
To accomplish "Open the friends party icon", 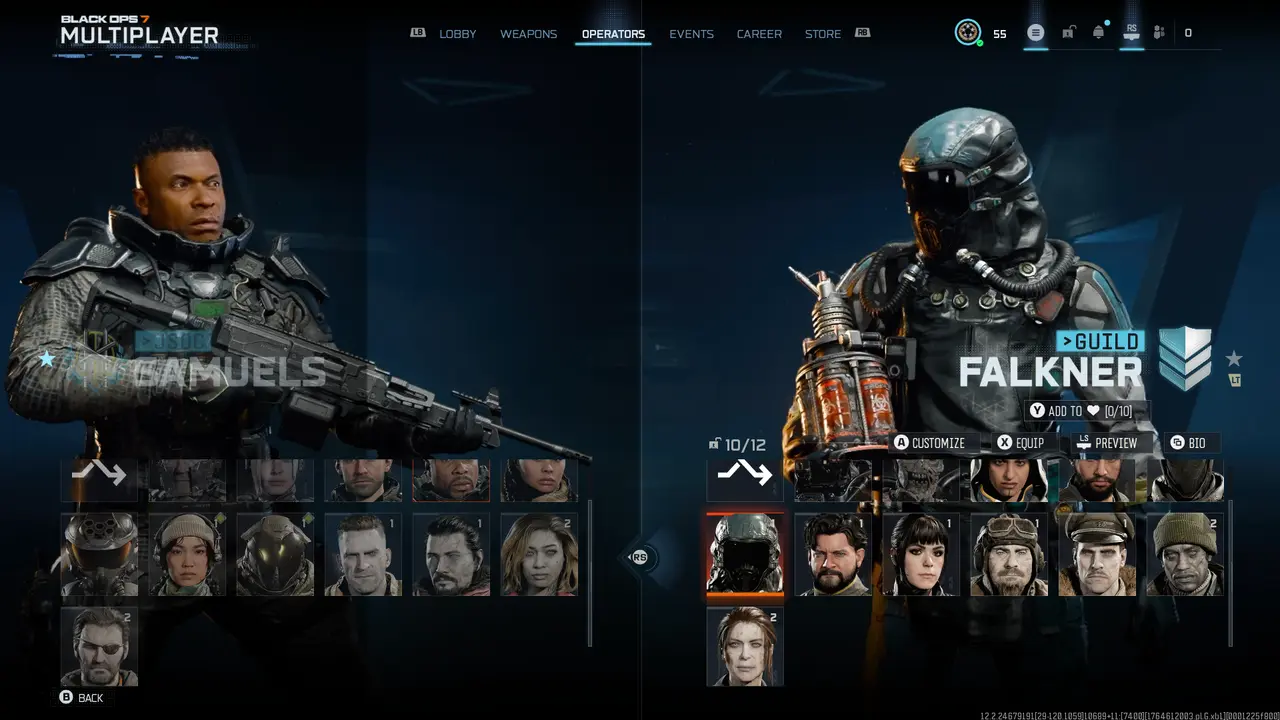I will click(1158, 32).
